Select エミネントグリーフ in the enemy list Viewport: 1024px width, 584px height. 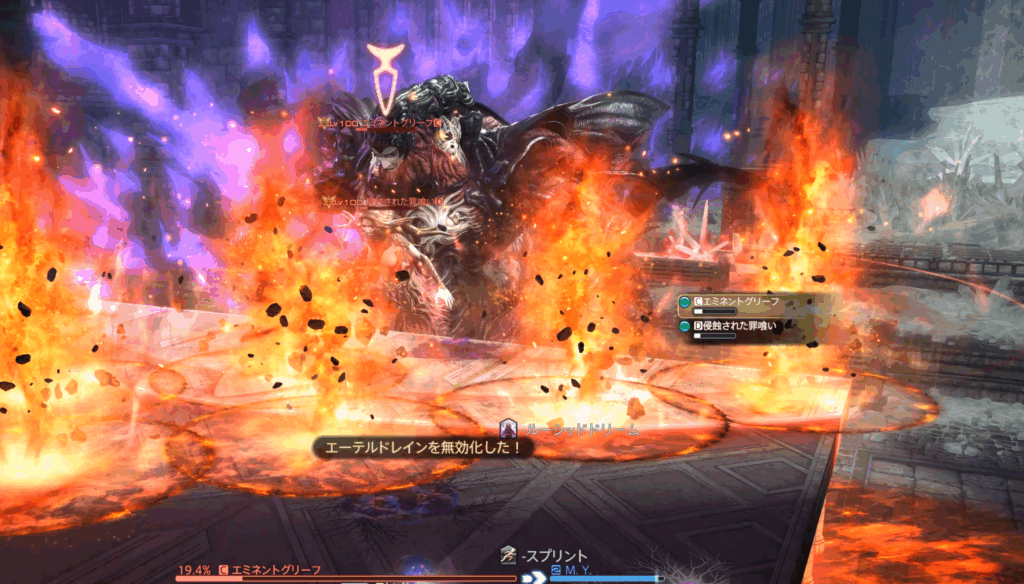(x=740, y=301)
